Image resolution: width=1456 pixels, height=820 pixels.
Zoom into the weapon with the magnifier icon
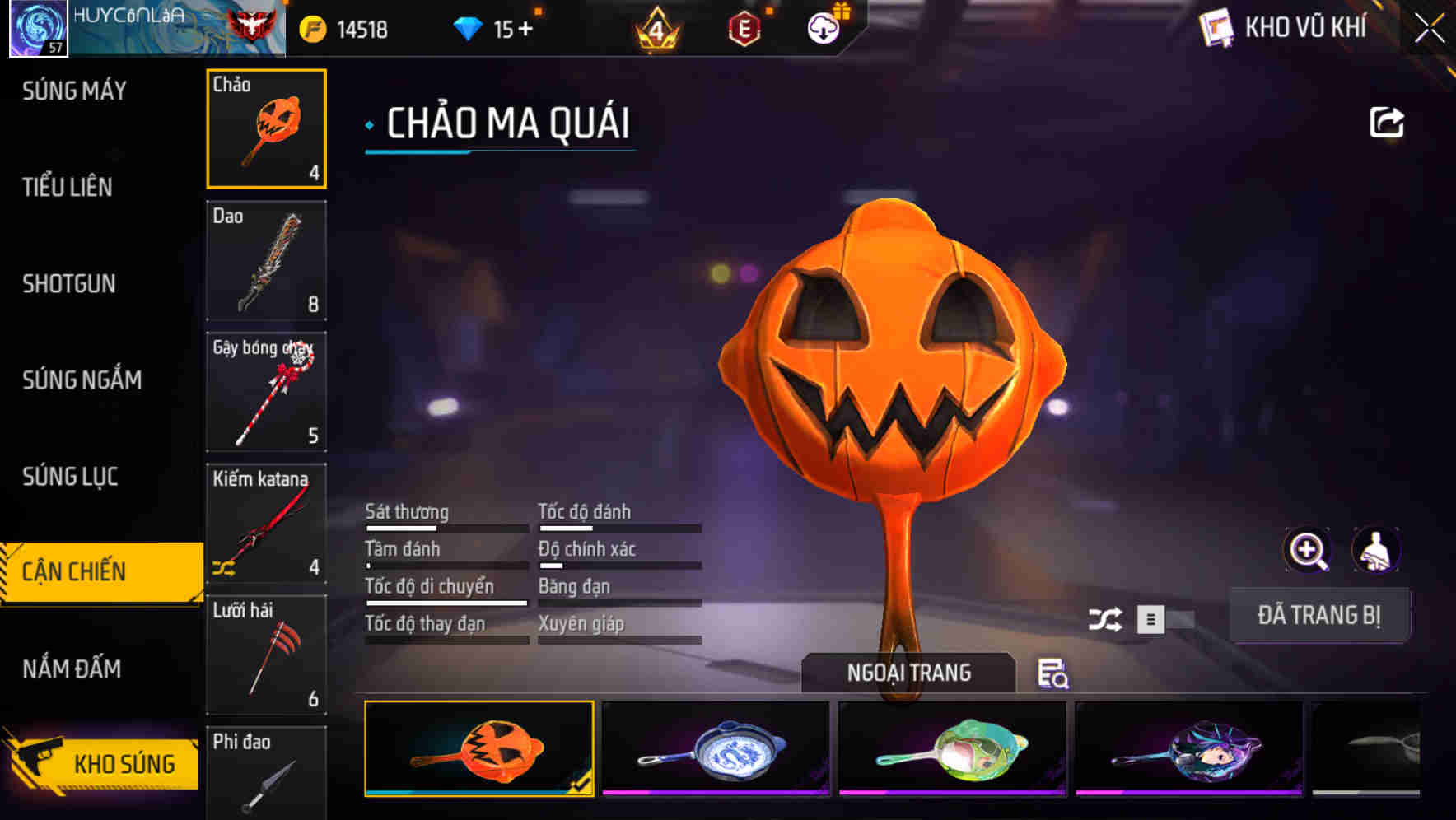1306,550
